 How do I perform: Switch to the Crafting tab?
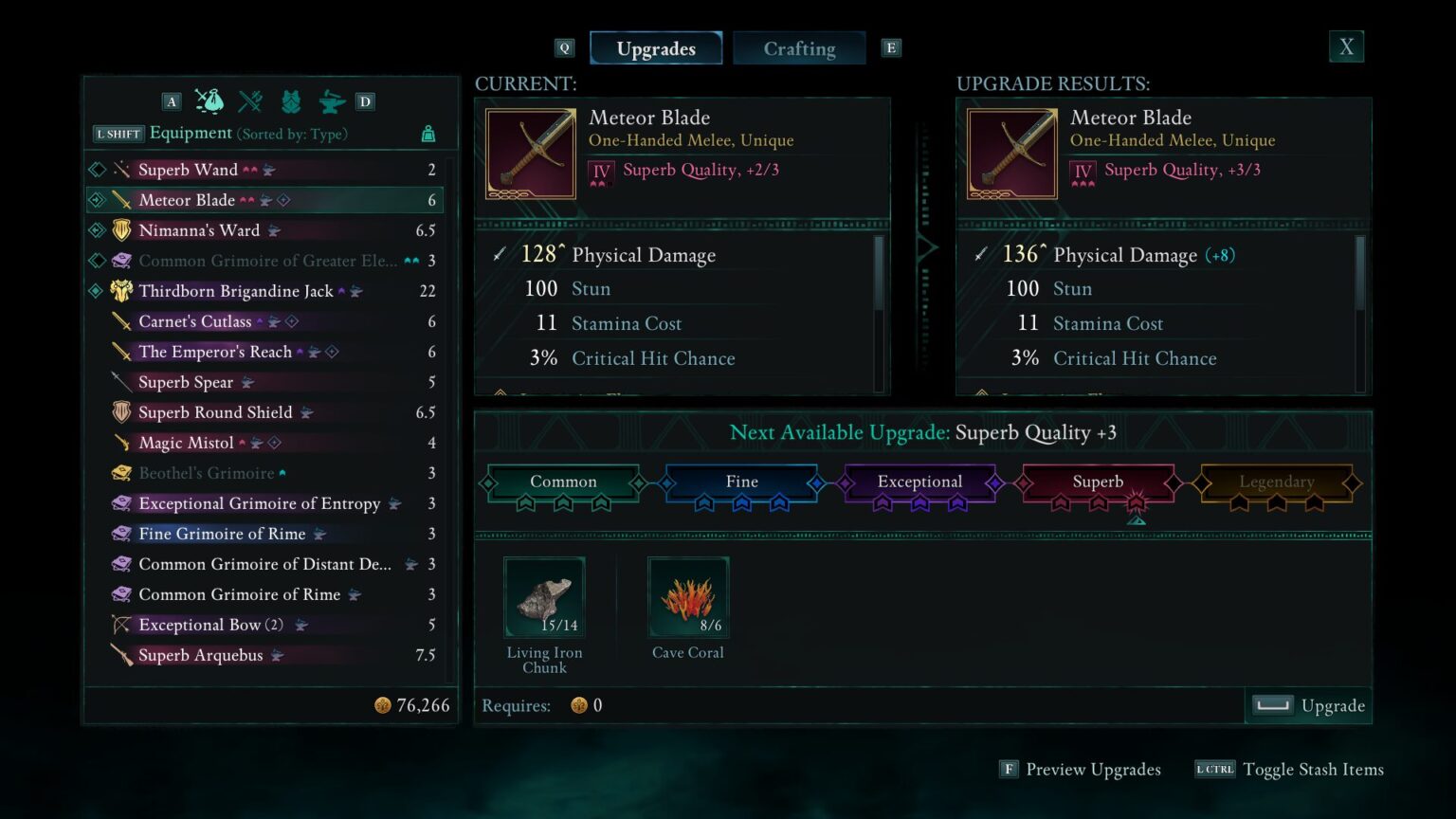coord(799,47)
